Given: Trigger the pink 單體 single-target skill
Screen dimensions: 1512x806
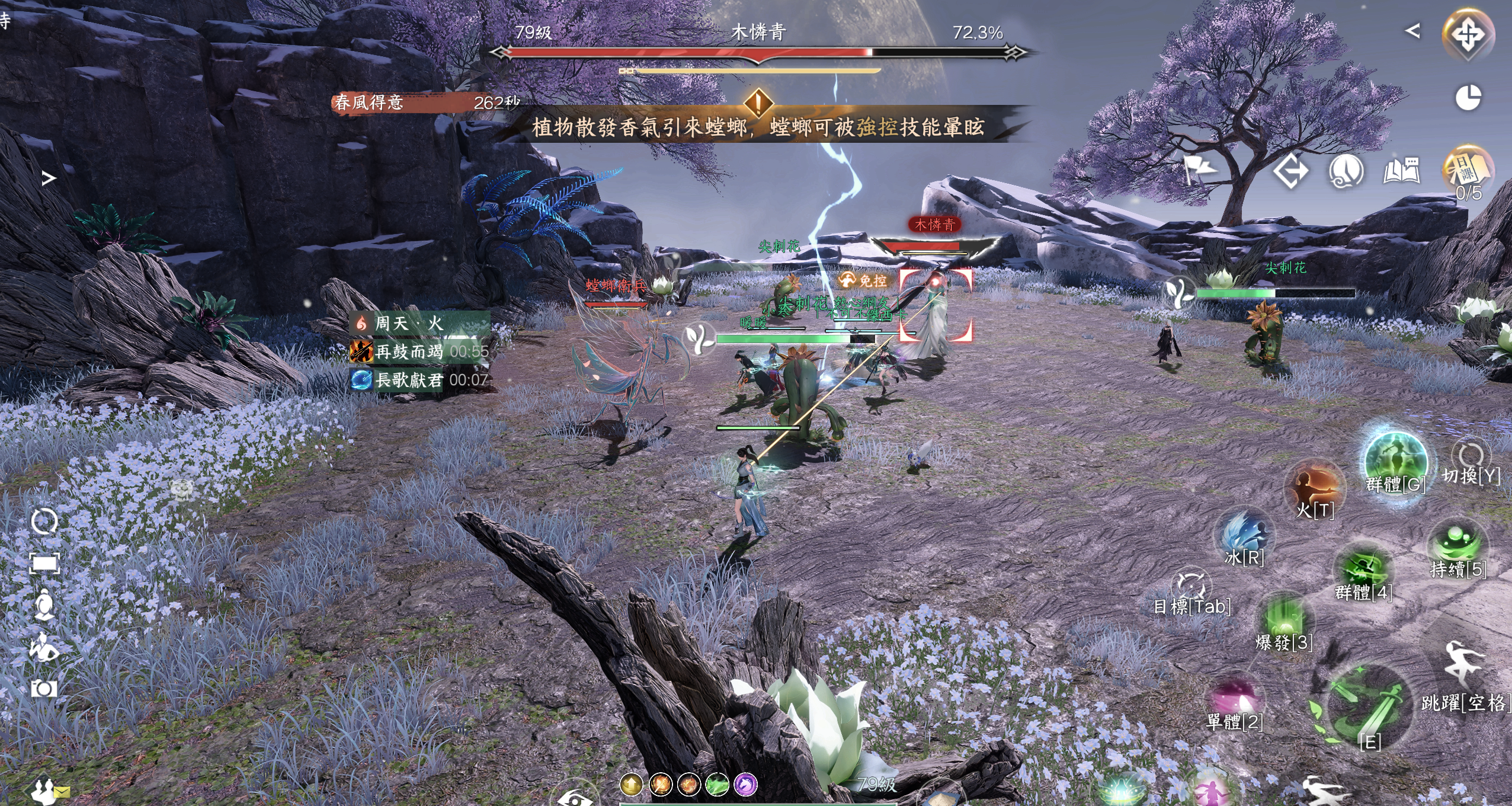Looking at the screenshot, I should tap(1234, 699).
